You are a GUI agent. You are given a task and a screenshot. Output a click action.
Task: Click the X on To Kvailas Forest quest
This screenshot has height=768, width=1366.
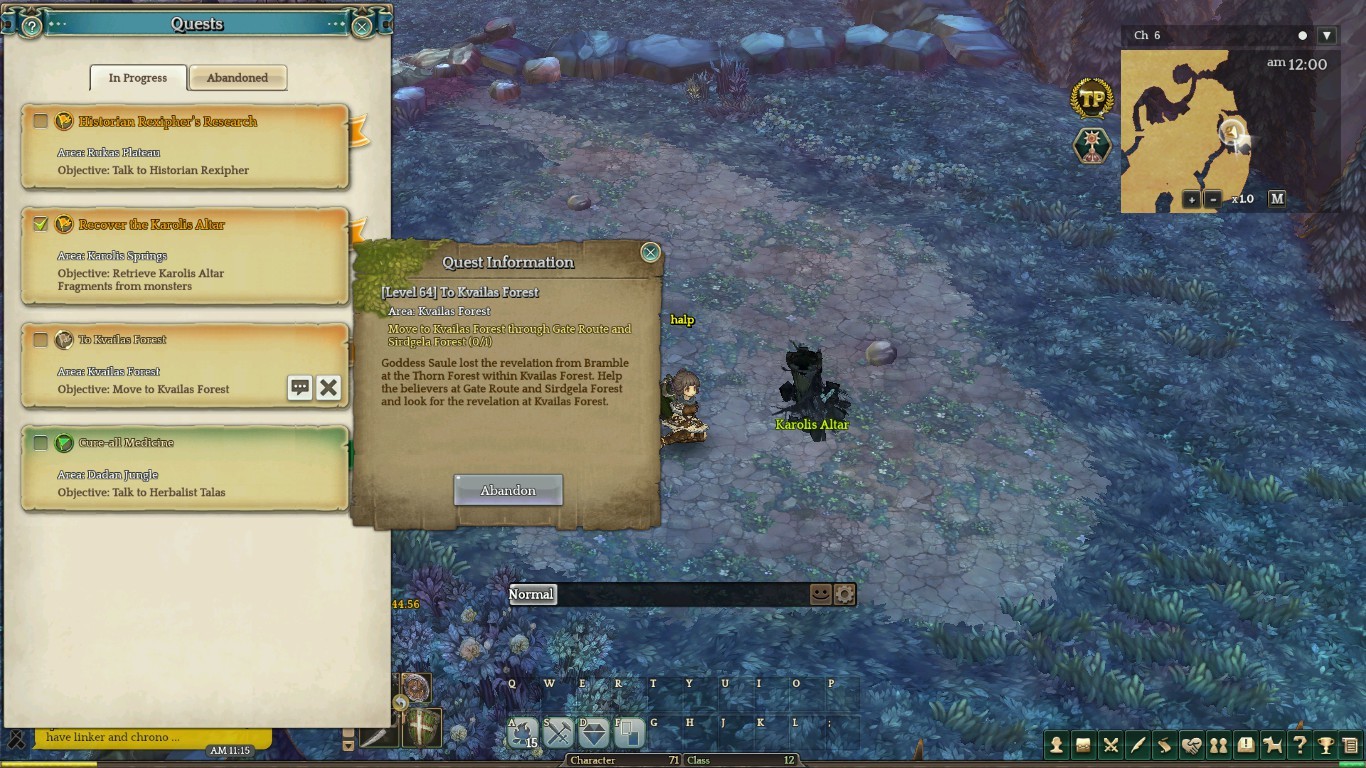point(328,388)
